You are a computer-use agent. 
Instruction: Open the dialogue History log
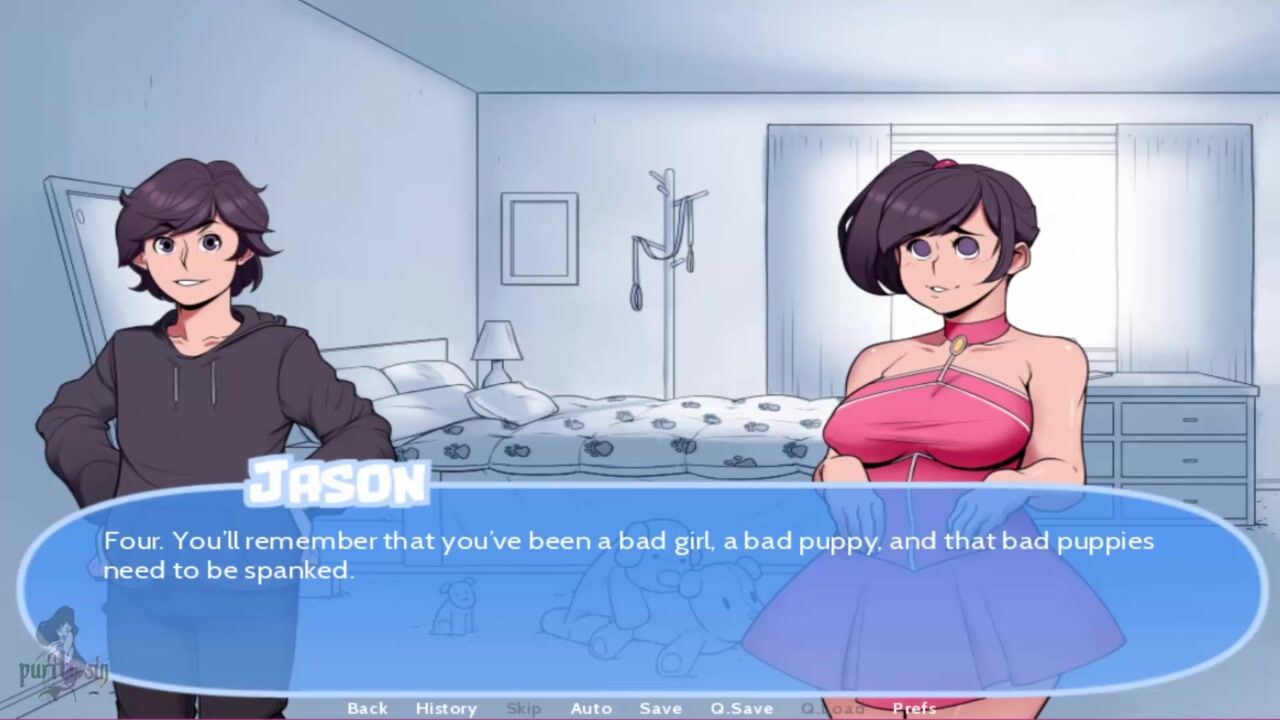pos(446,708)
